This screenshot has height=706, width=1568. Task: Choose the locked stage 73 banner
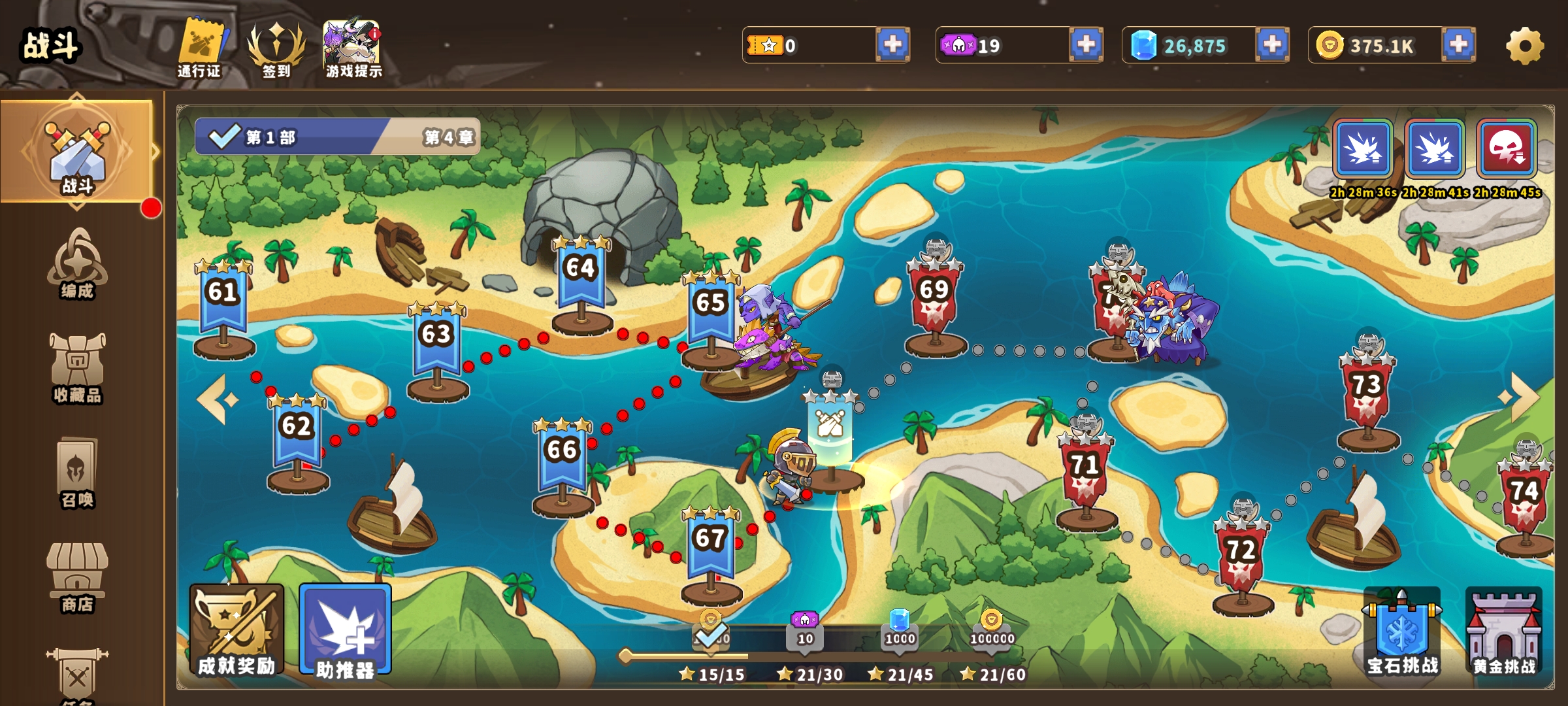(1367, 391)
